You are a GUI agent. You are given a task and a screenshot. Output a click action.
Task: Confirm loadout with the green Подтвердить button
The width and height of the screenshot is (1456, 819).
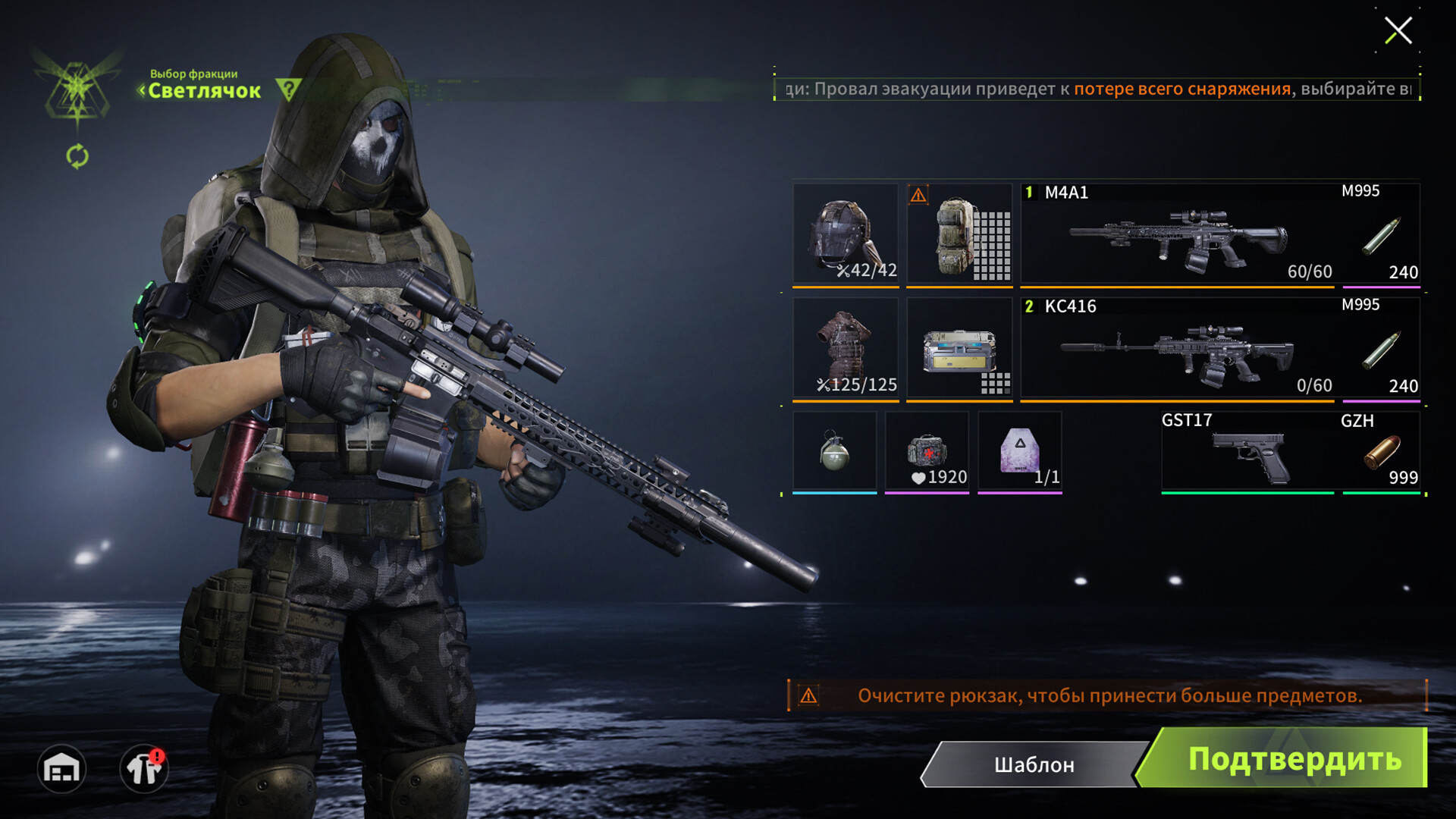1289,759
